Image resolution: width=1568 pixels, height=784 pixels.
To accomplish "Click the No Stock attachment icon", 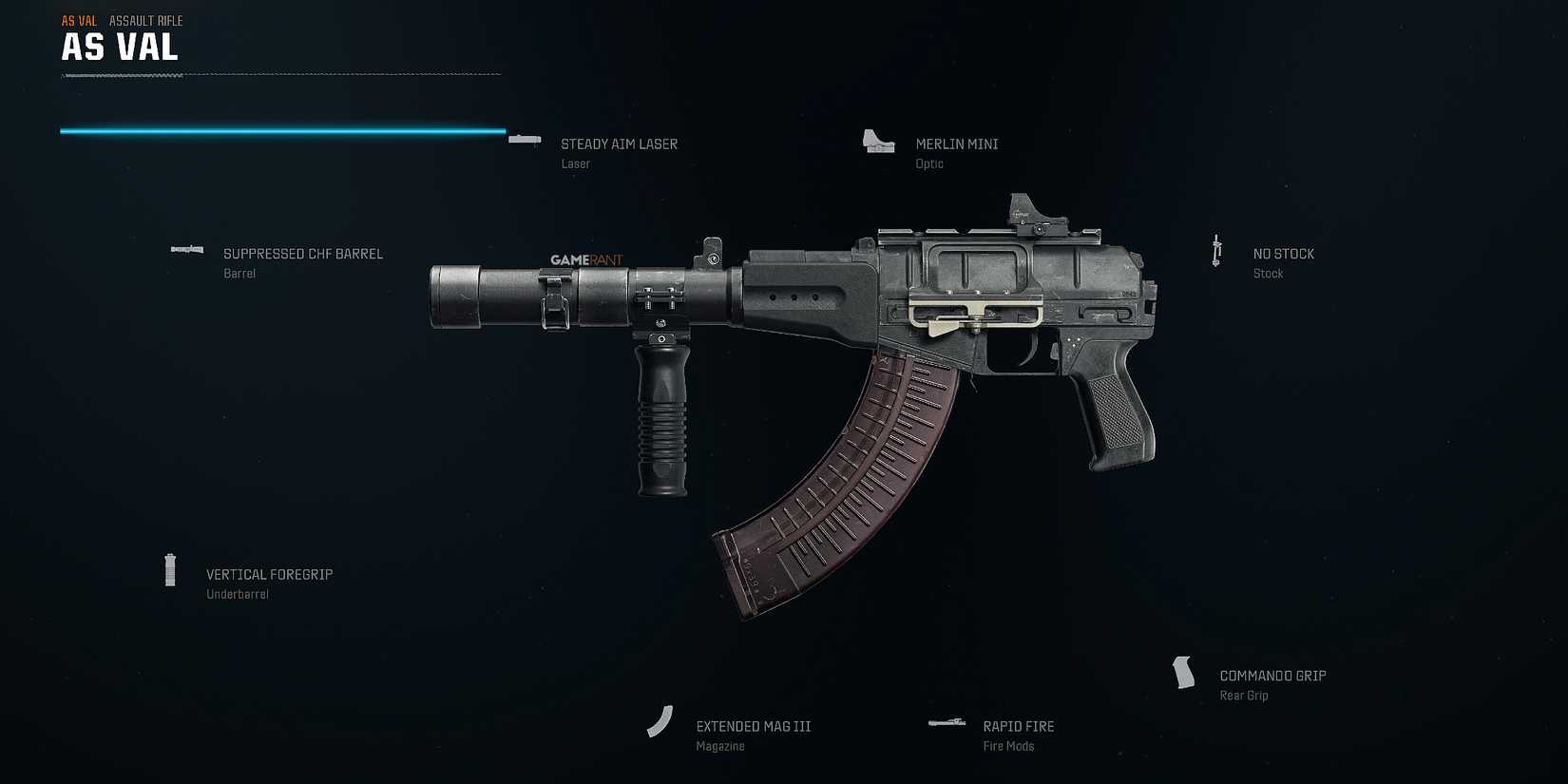I will [x=1217, y=250].
